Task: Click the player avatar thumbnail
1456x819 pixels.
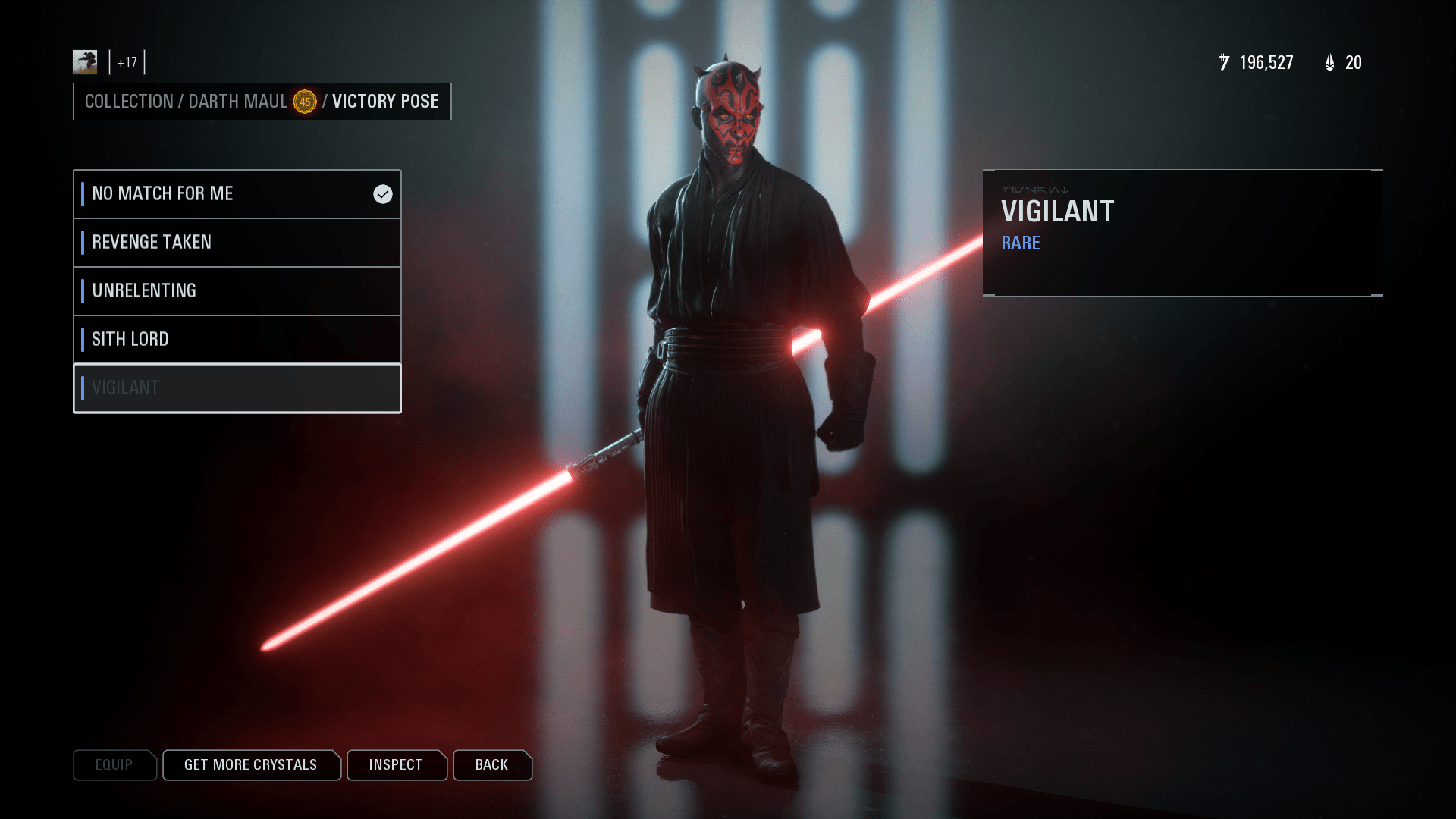Action: (85, 62)
